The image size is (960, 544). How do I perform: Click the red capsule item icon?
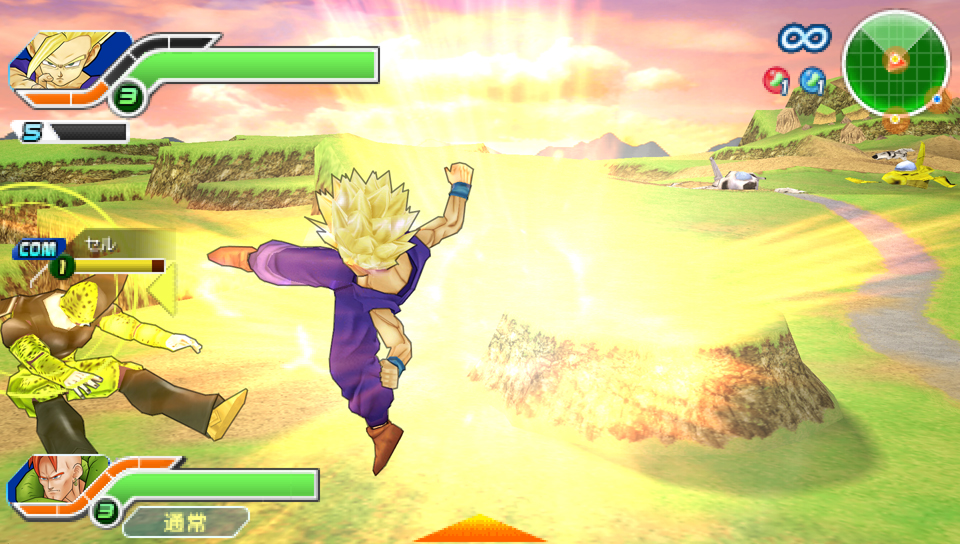775,79
